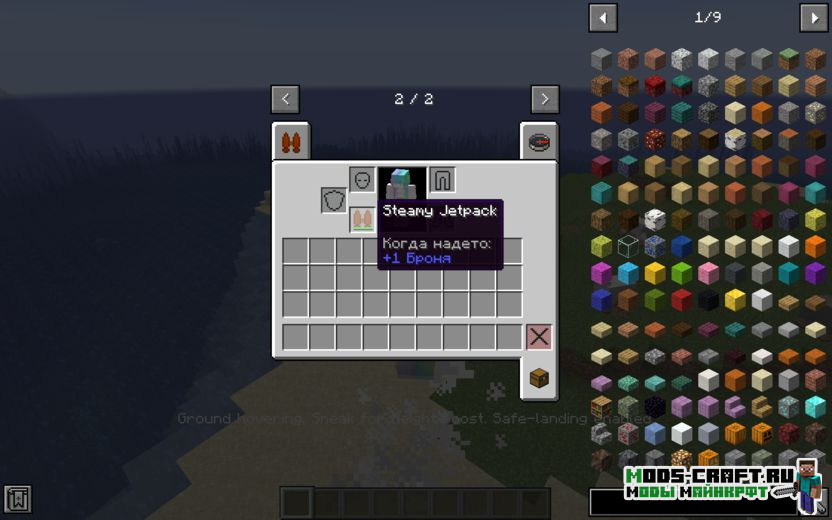Click the destroy item X slot
The height and width of the screenshot is (520, 832).
pyautogui.click(x=539, y=337)
